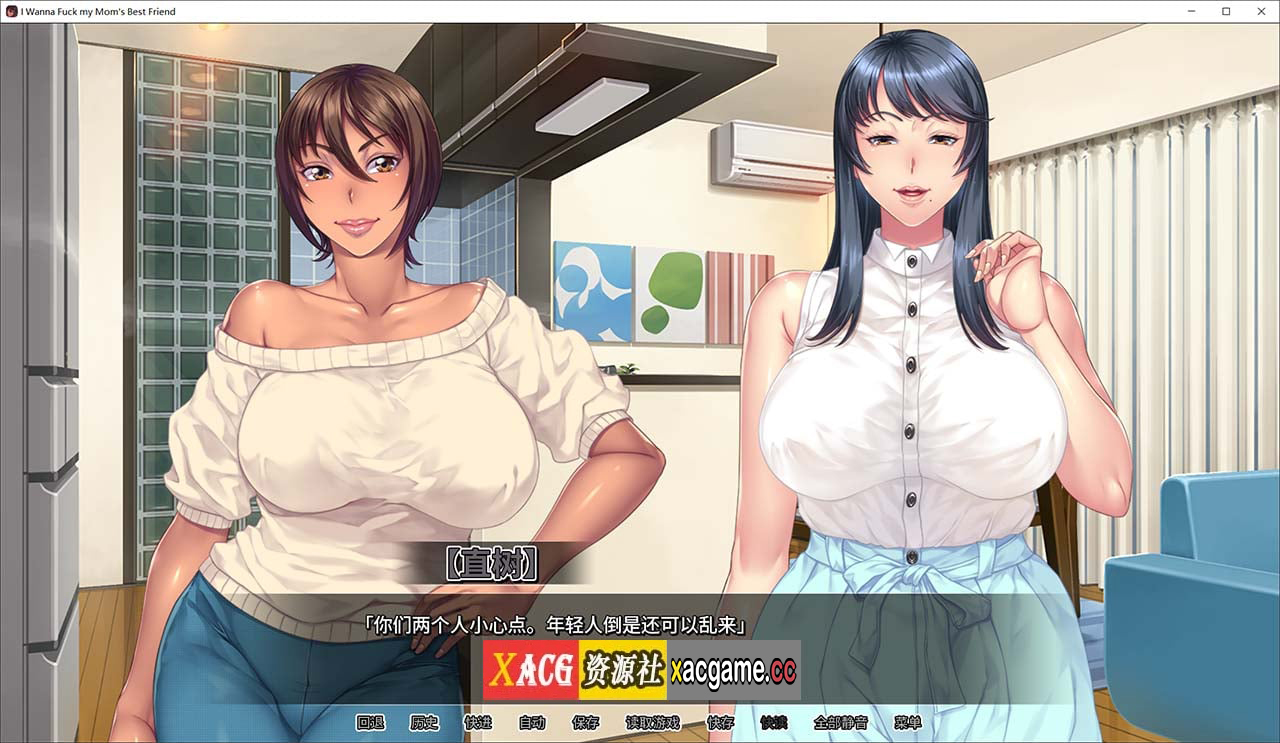Open the 历史 dialogue history
Viewport: 1280px width, 743px height.
click(x=424, y=722)
